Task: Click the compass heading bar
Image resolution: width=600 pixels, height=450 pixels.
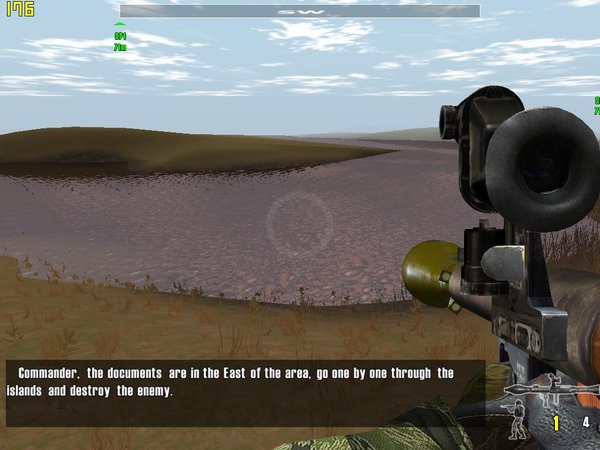Action: [300, 11]
